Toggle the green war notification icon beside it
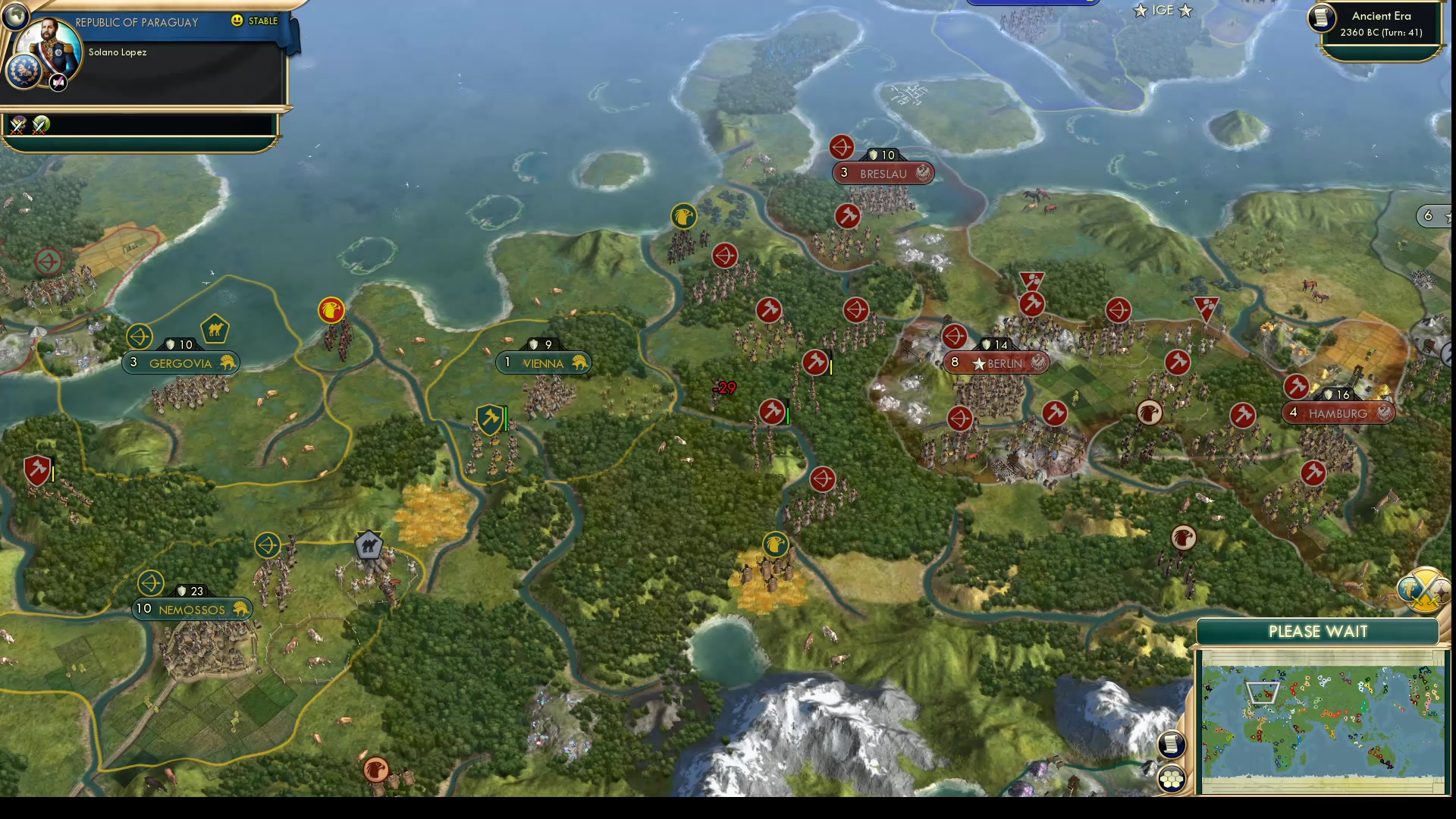The image size is (1456, 819). 39,124
